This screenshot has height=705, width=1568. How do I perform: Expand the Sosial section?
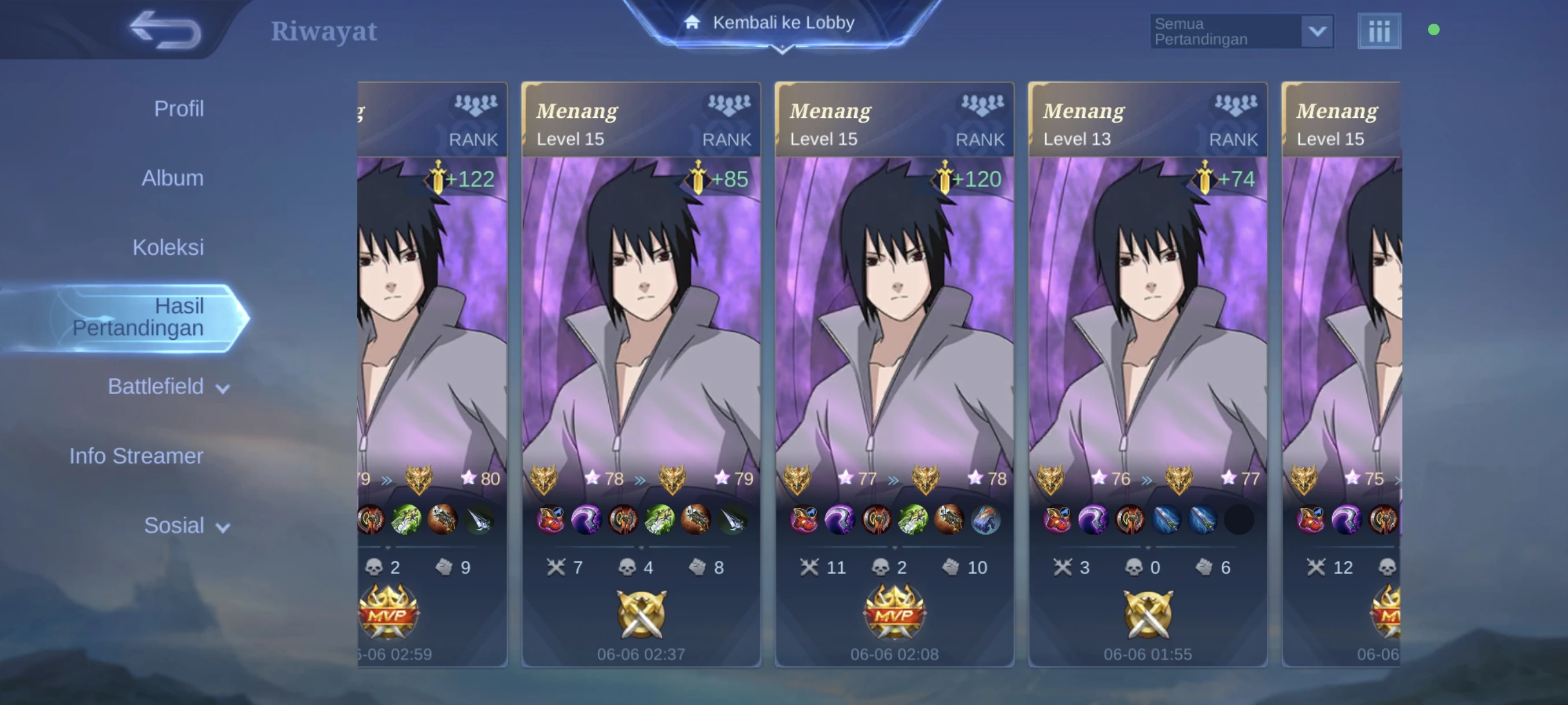[x=186, y=525]
